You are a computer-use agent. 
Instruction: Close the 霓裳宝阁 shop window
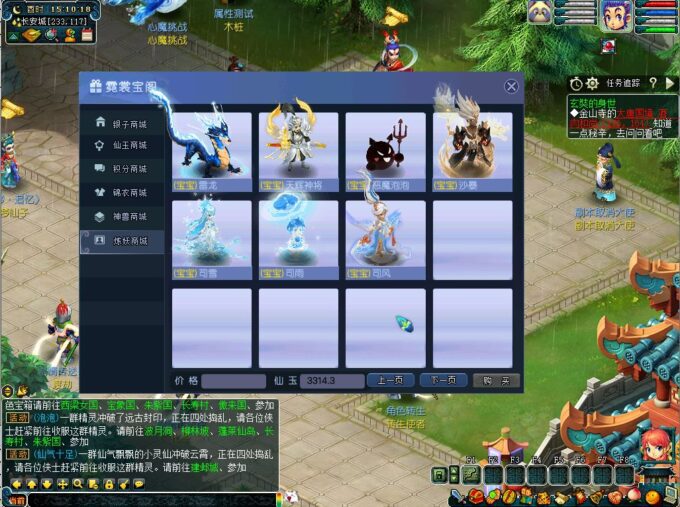(512, 87)
